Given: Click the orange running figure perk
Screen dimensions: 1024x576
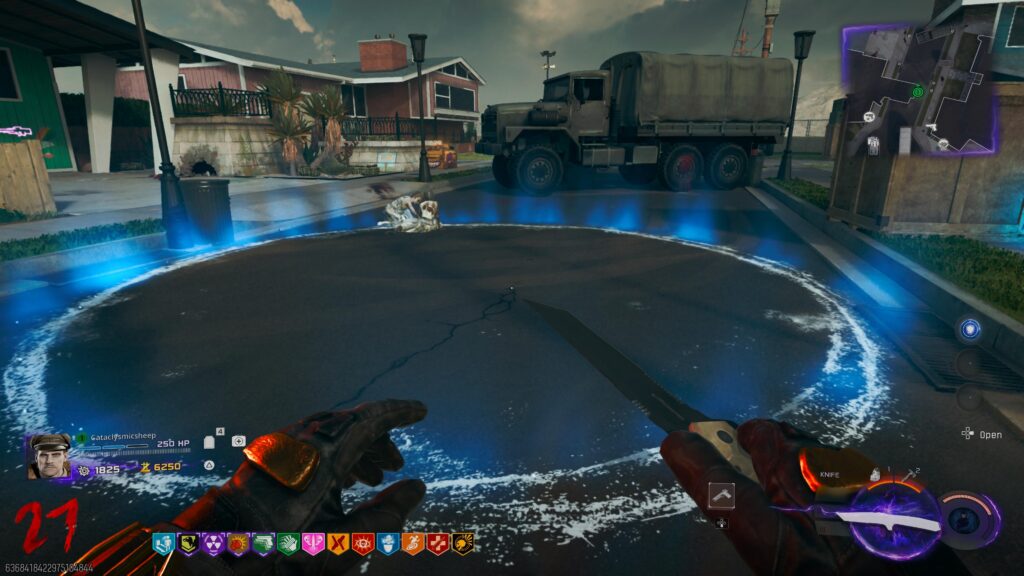Looking at the screenshot, I should pyautogui.click(x=413, y=544).
